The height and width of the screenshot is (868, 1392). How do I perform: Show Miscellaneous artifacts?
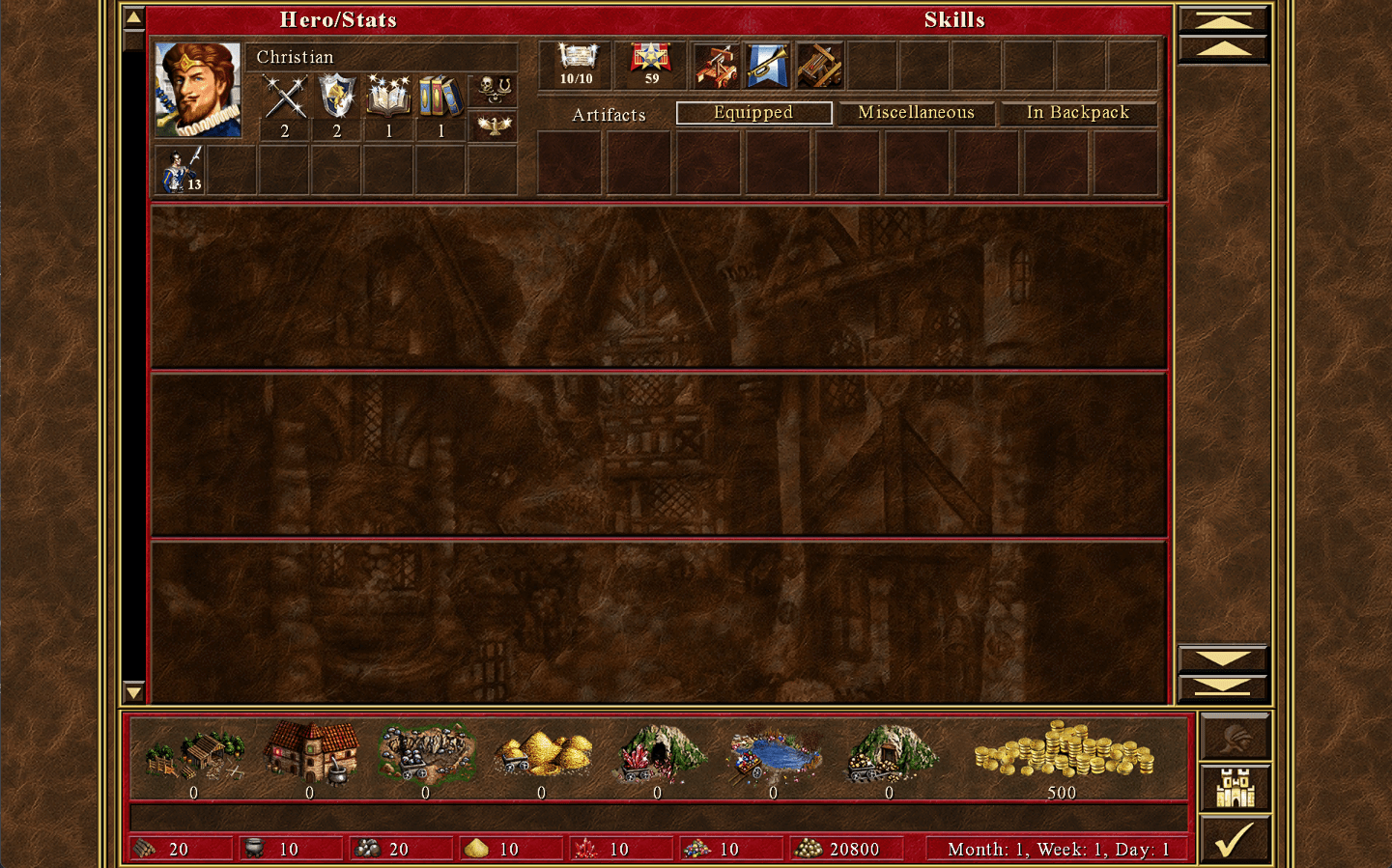916,113
